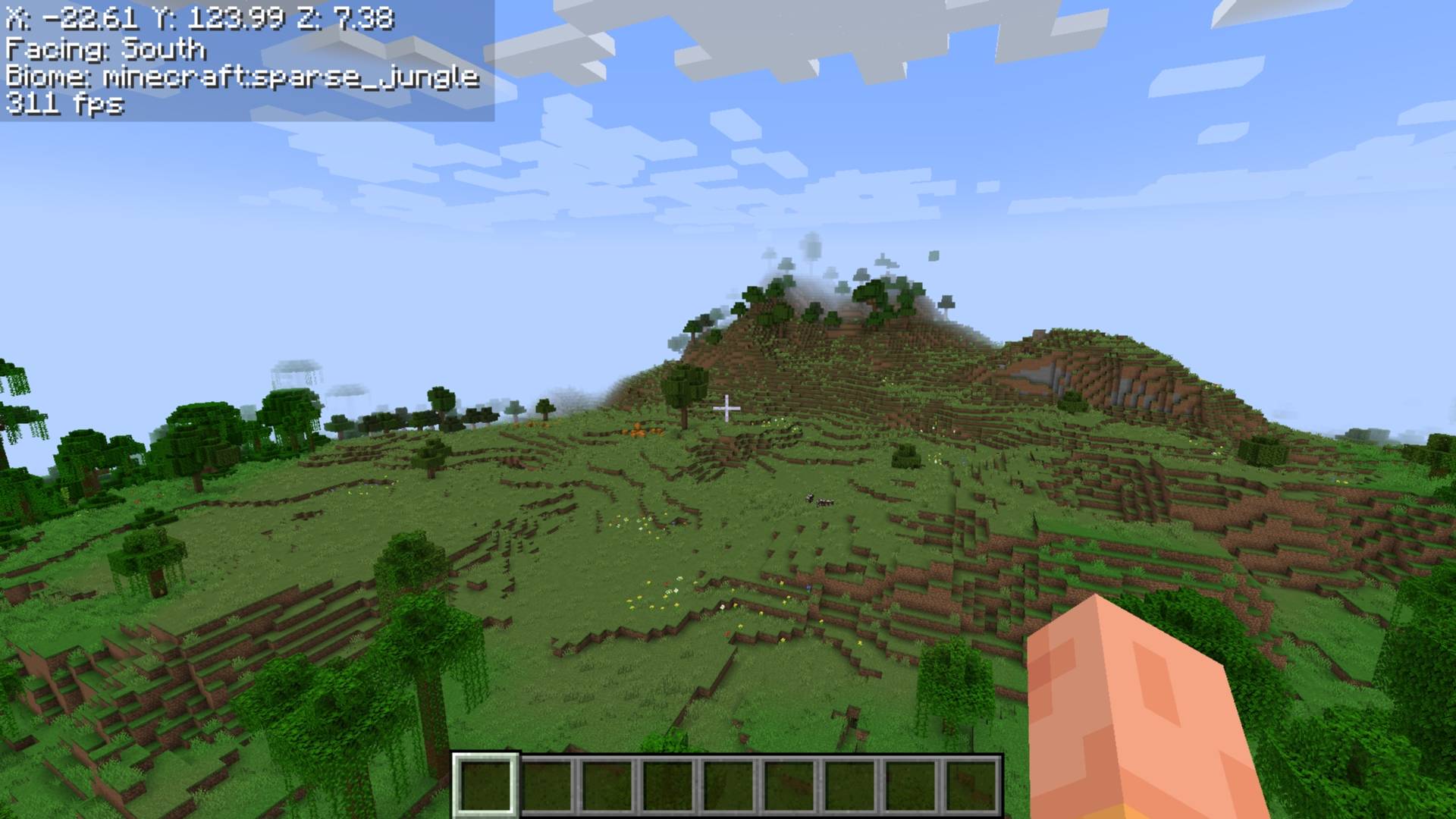Click the Facing: South text

pos(106,48)
